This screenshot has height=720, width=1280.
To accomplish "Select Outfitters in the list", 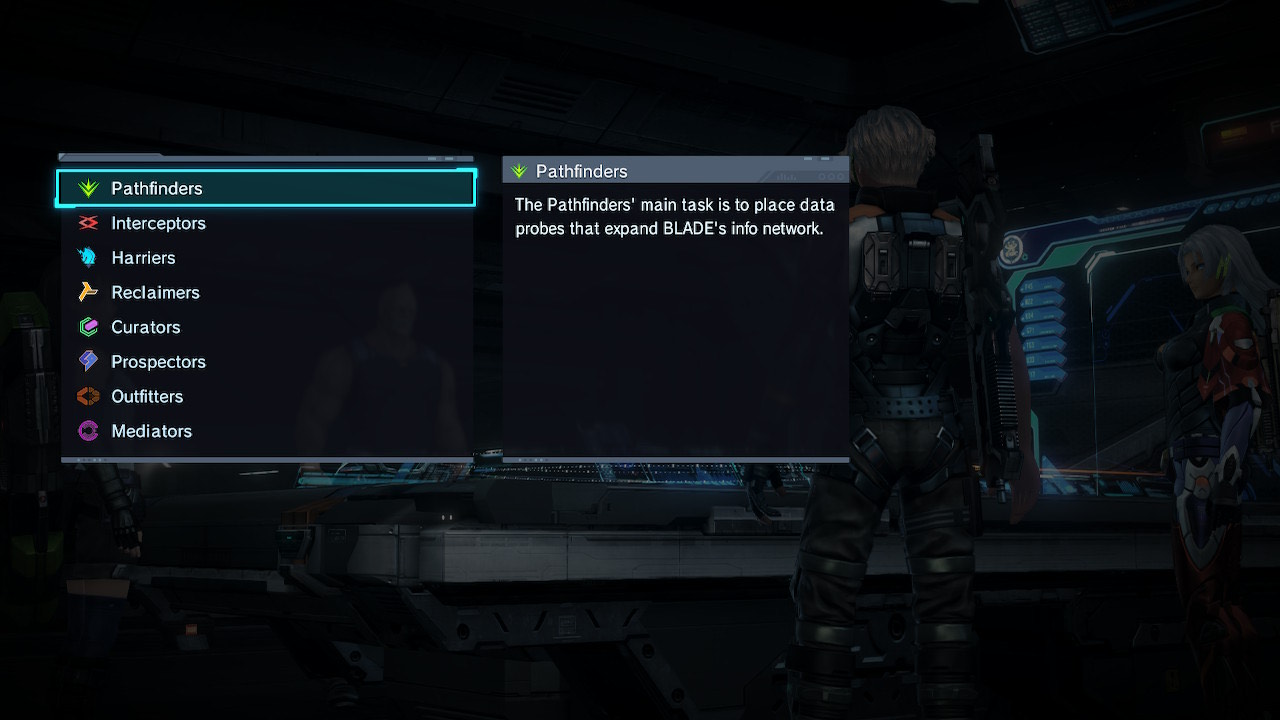I will pyautogui.click(x=147, y=397).
